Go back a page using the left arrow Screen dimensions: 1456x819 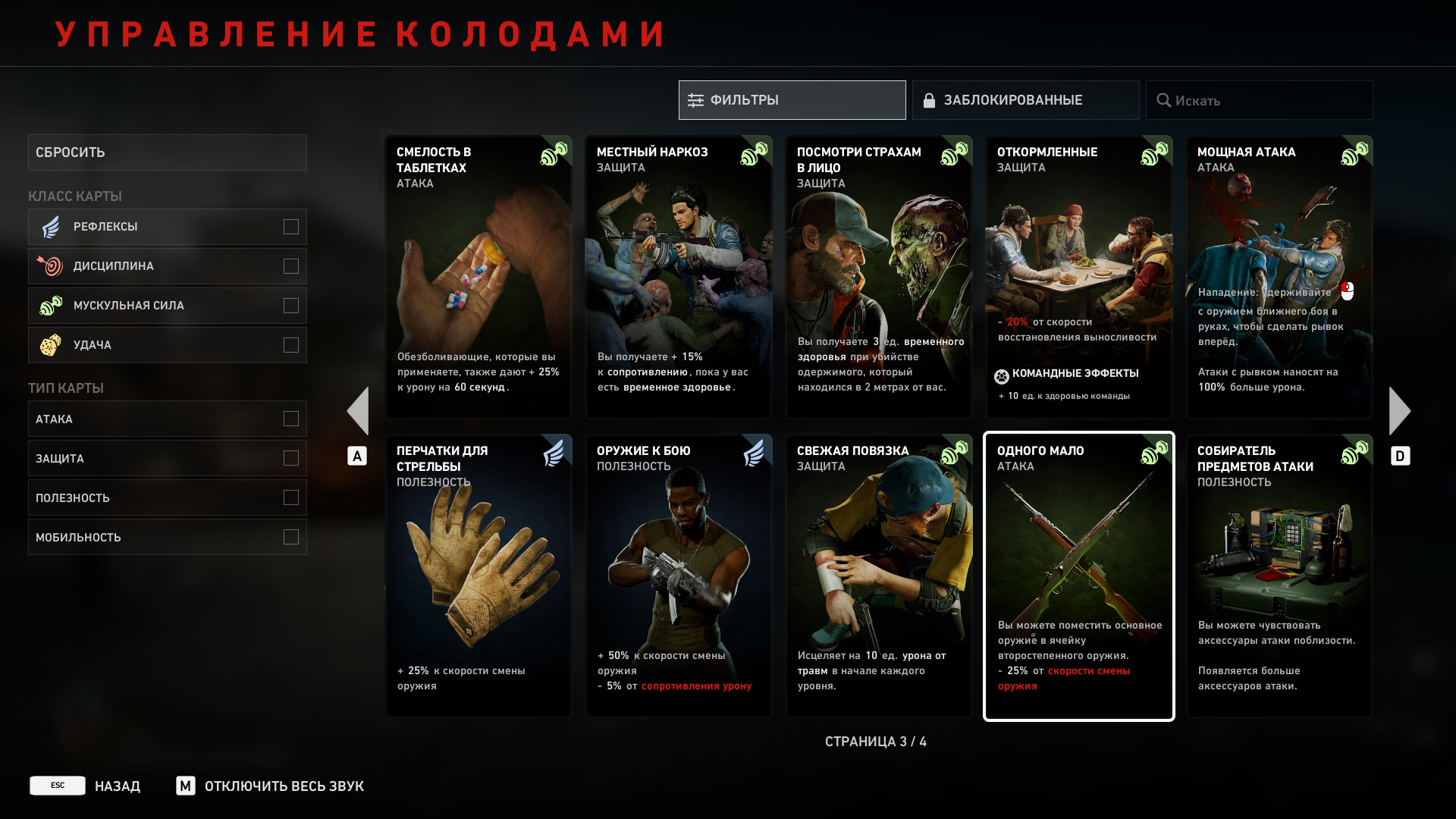click(x=358, y=409)
